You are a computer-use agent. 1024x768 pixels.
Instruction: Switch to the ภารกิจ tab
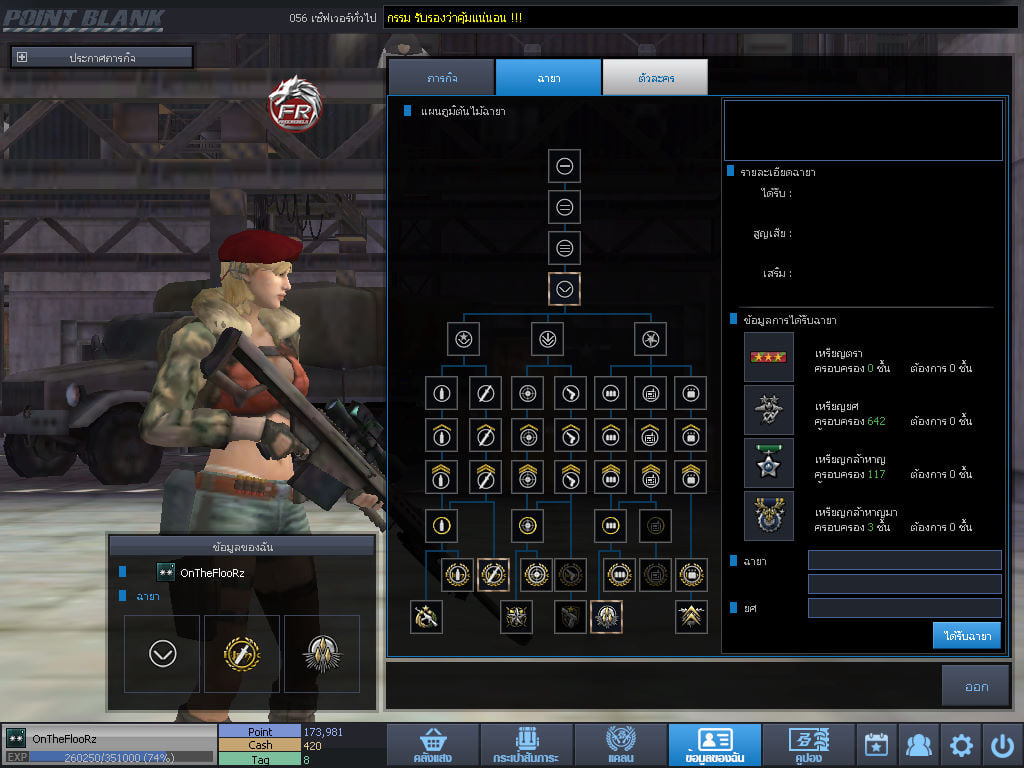click(441, 78)
